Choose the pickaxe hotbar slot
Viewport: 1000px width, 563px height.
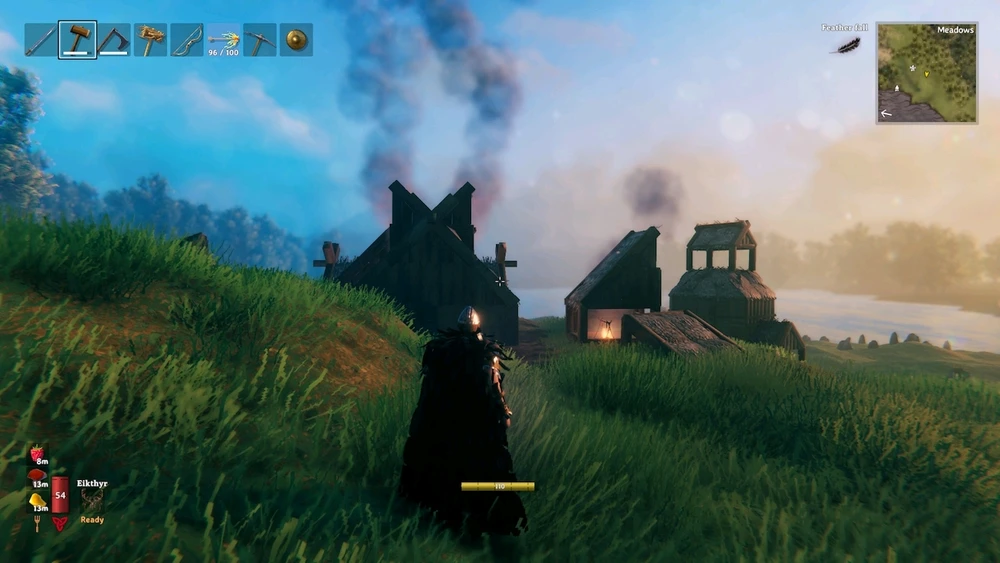tap(260, 40)
